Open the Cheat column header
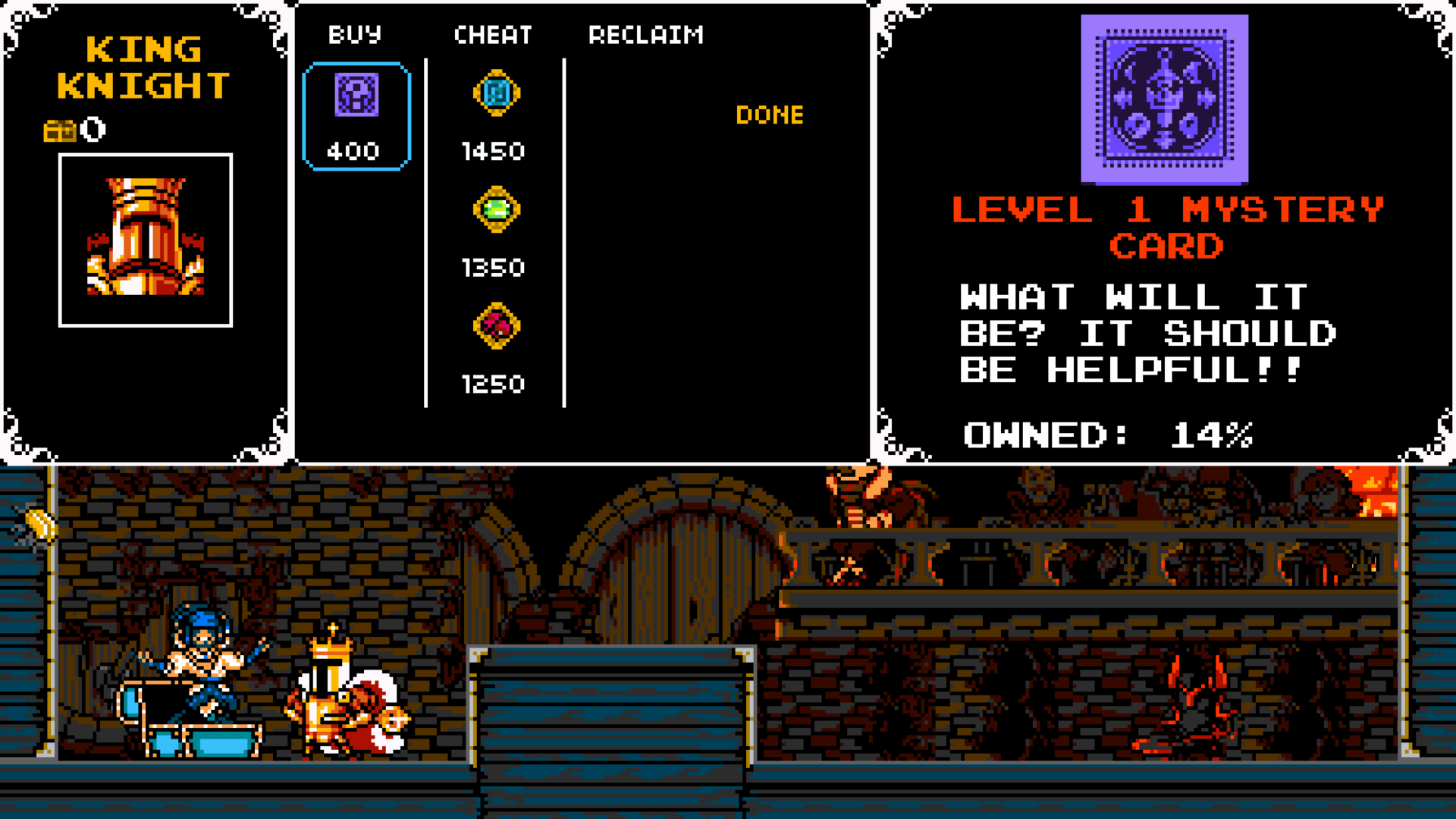Screen dimensions: 1456x819 coord(493,35)
